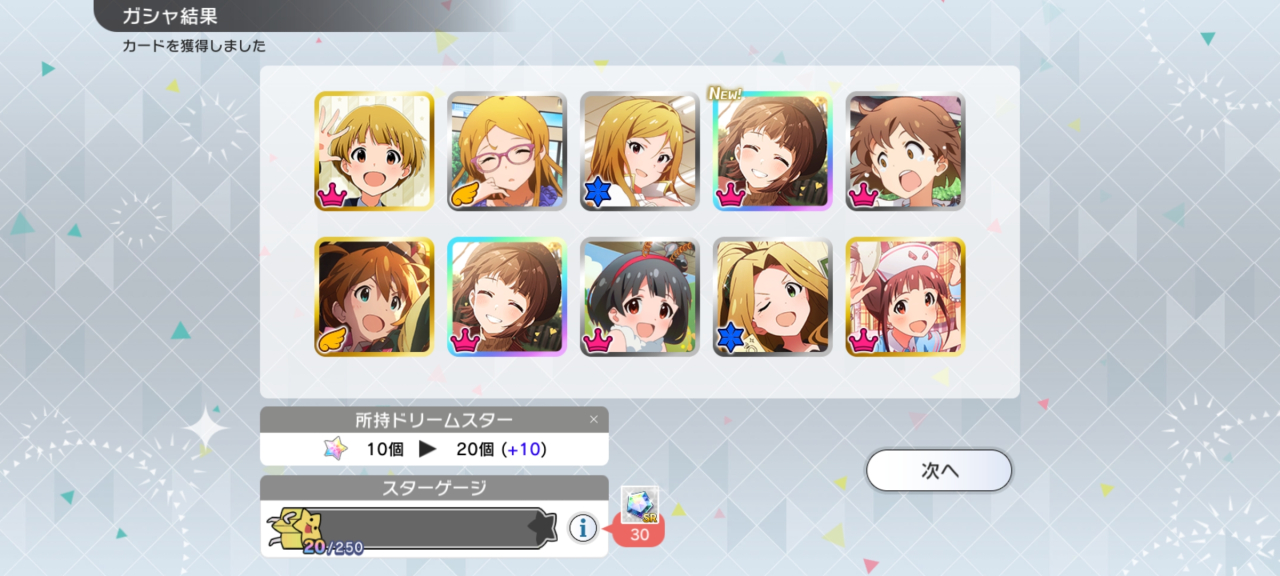The width and height of the screenshot is (1280, 576).
Task: Select the card marked New
Action: (x=772, y=152)
